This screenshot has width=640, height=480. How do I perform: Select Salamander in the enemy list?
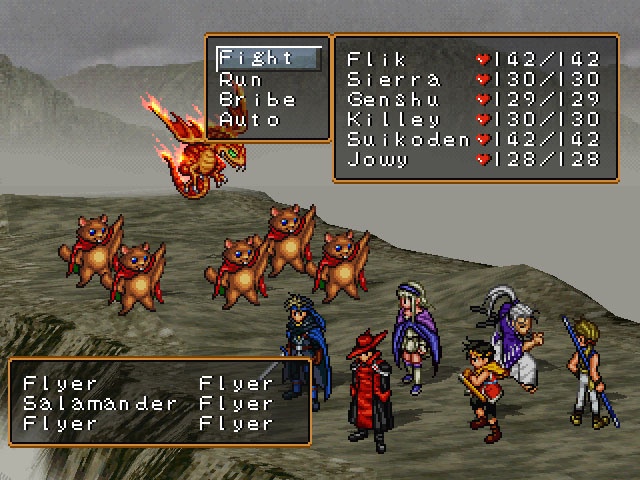click(x=99, y=404)
